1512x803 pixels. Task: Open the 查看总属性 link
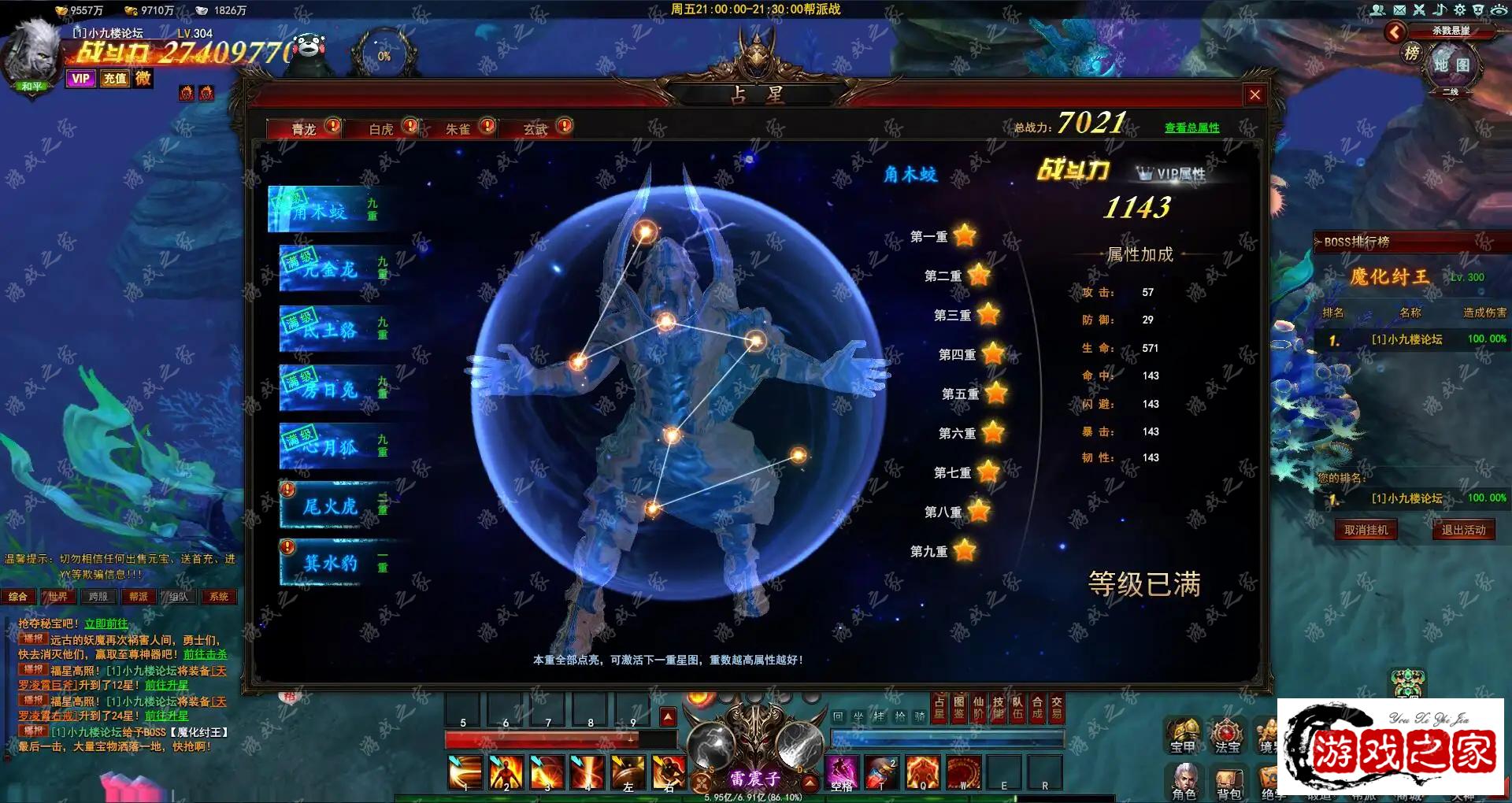(x=1191, y=128)
